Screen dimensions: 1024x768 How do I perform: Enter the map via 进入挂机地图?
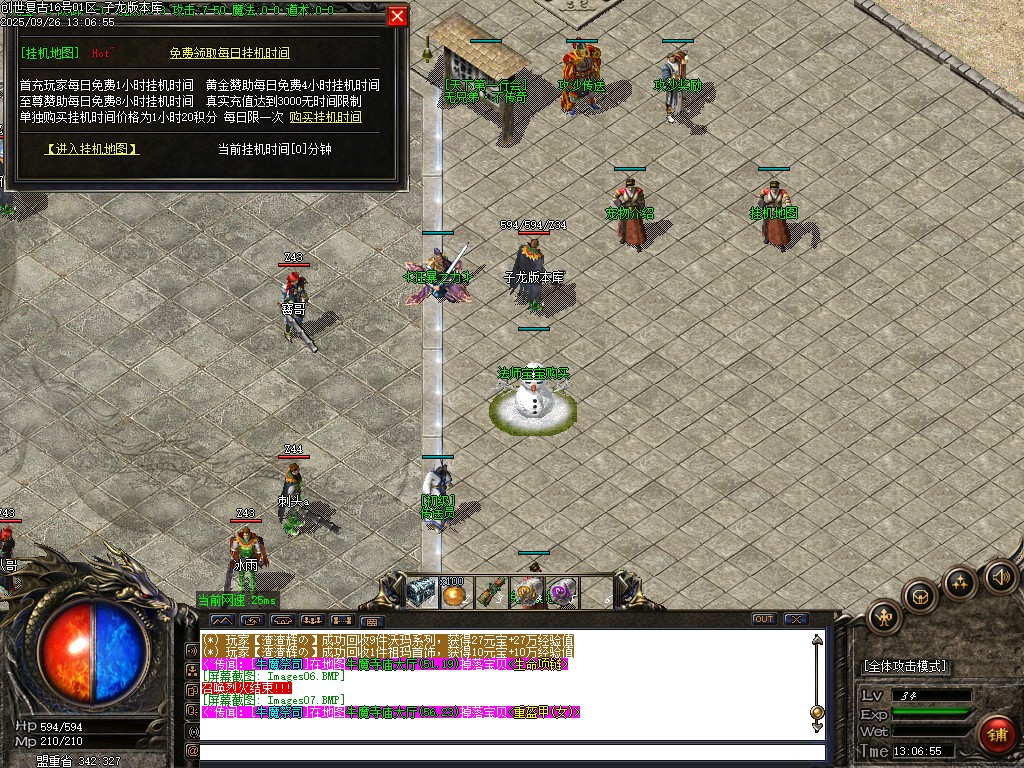coord(92,149)
